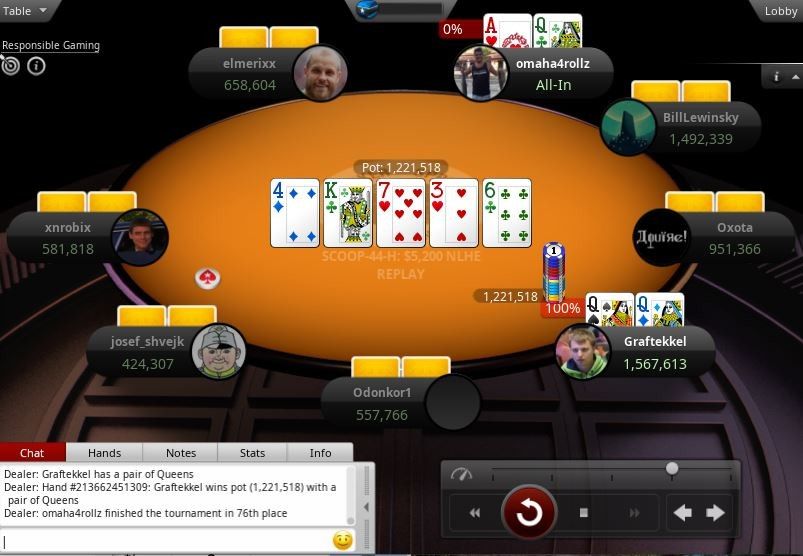
Task: Show the Info tab
Action: pyautogui.click(x=320, y=453)
